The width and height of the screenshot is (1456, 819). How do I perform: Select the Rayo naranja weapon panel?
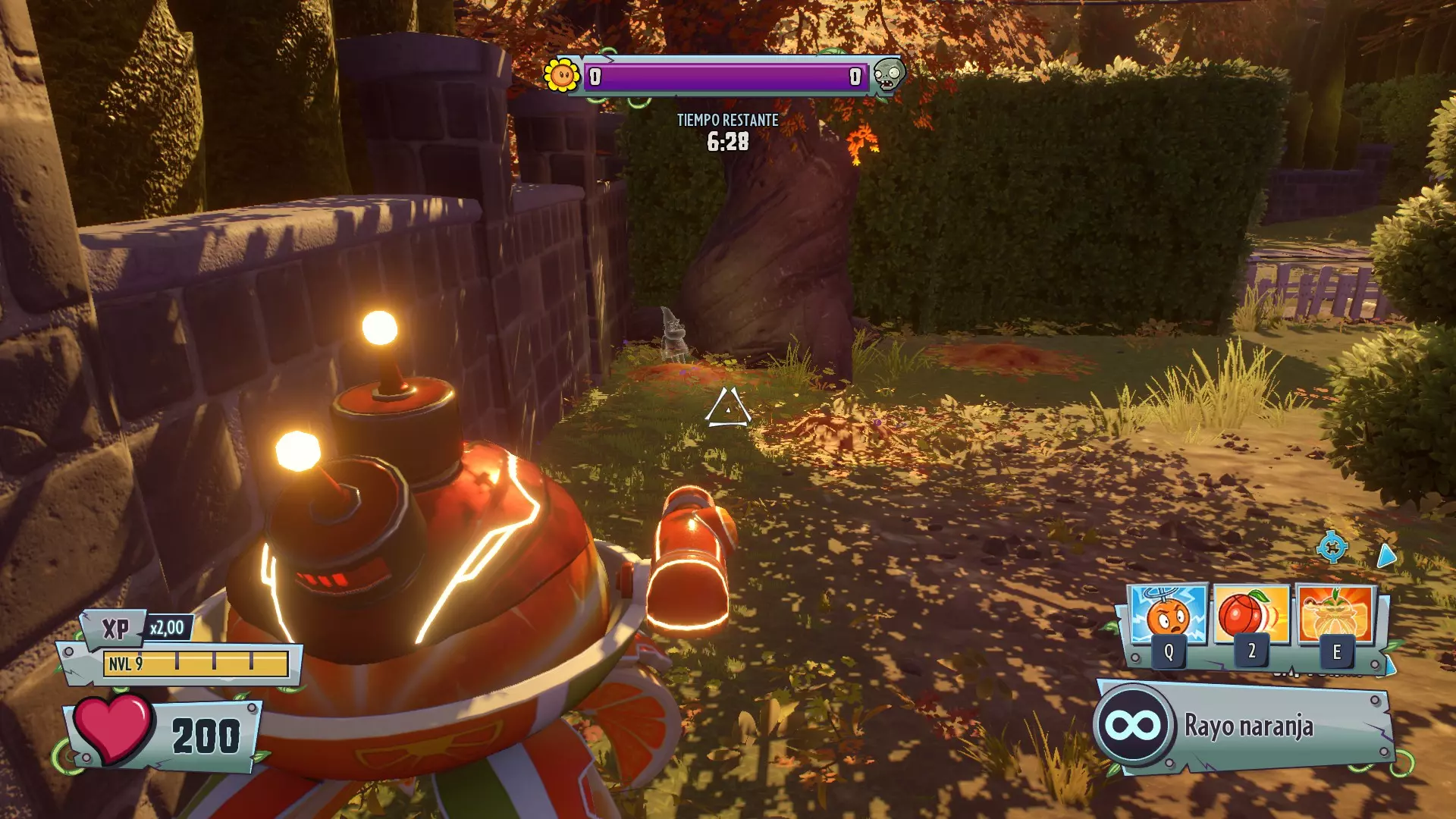1247,726
